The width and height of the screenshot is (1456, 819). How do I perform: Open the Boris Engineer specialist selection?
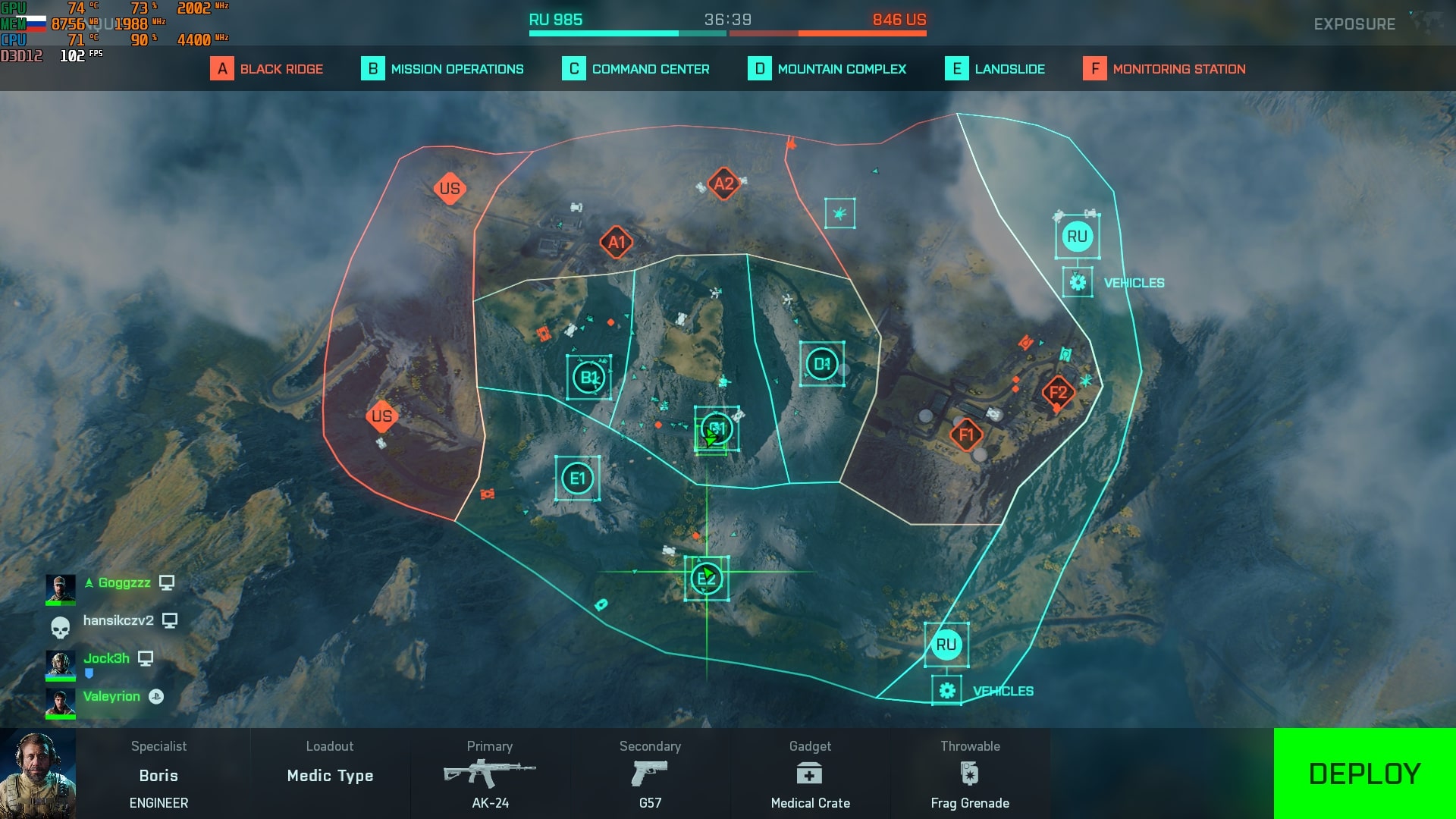(x=158, y=774)
